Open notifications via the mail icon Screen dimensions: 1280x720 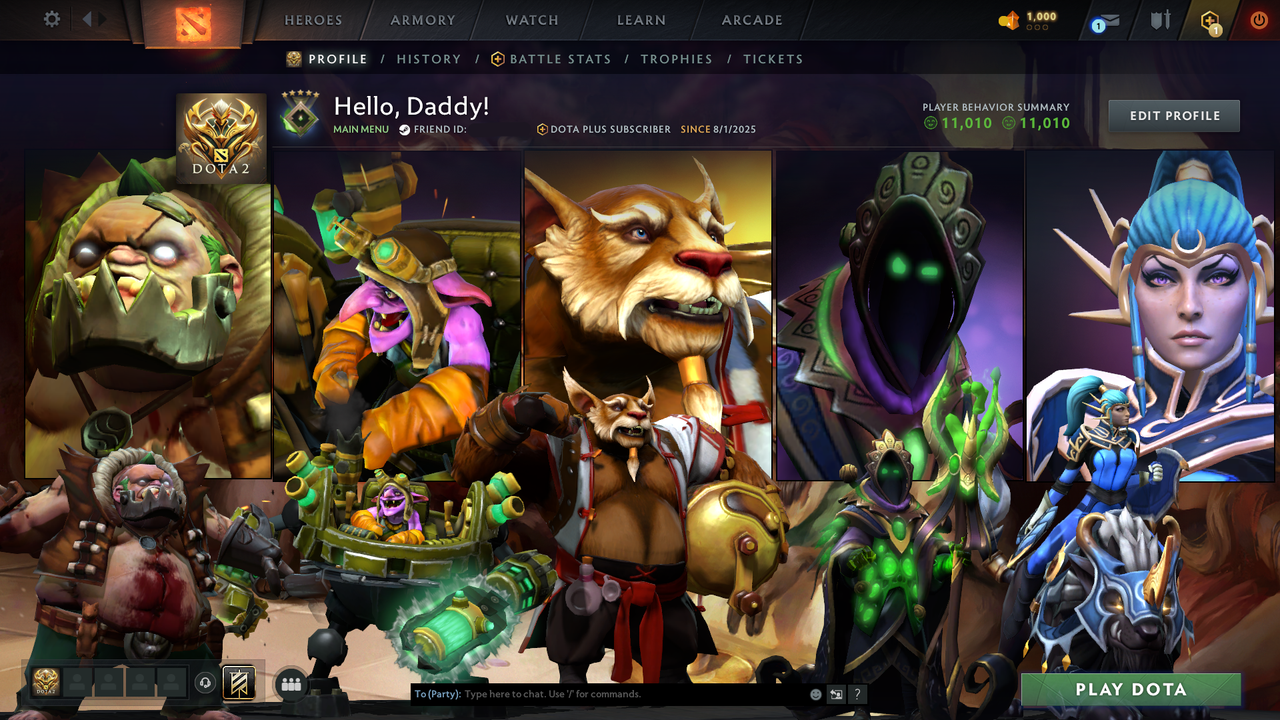(1110, 20)
